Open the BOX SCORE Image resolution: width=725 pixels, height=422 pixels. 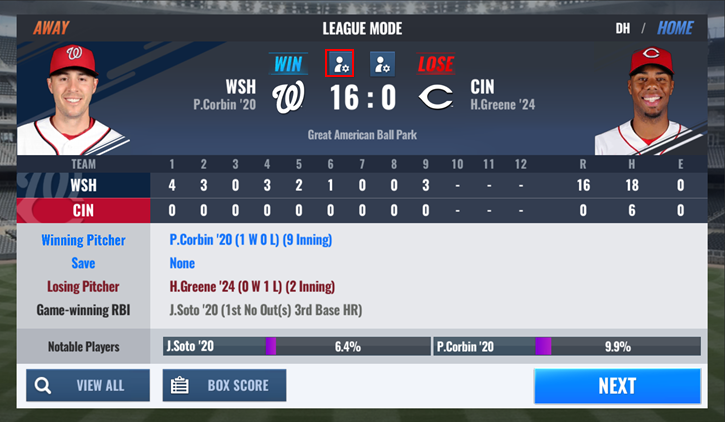[x=224, y=386]
